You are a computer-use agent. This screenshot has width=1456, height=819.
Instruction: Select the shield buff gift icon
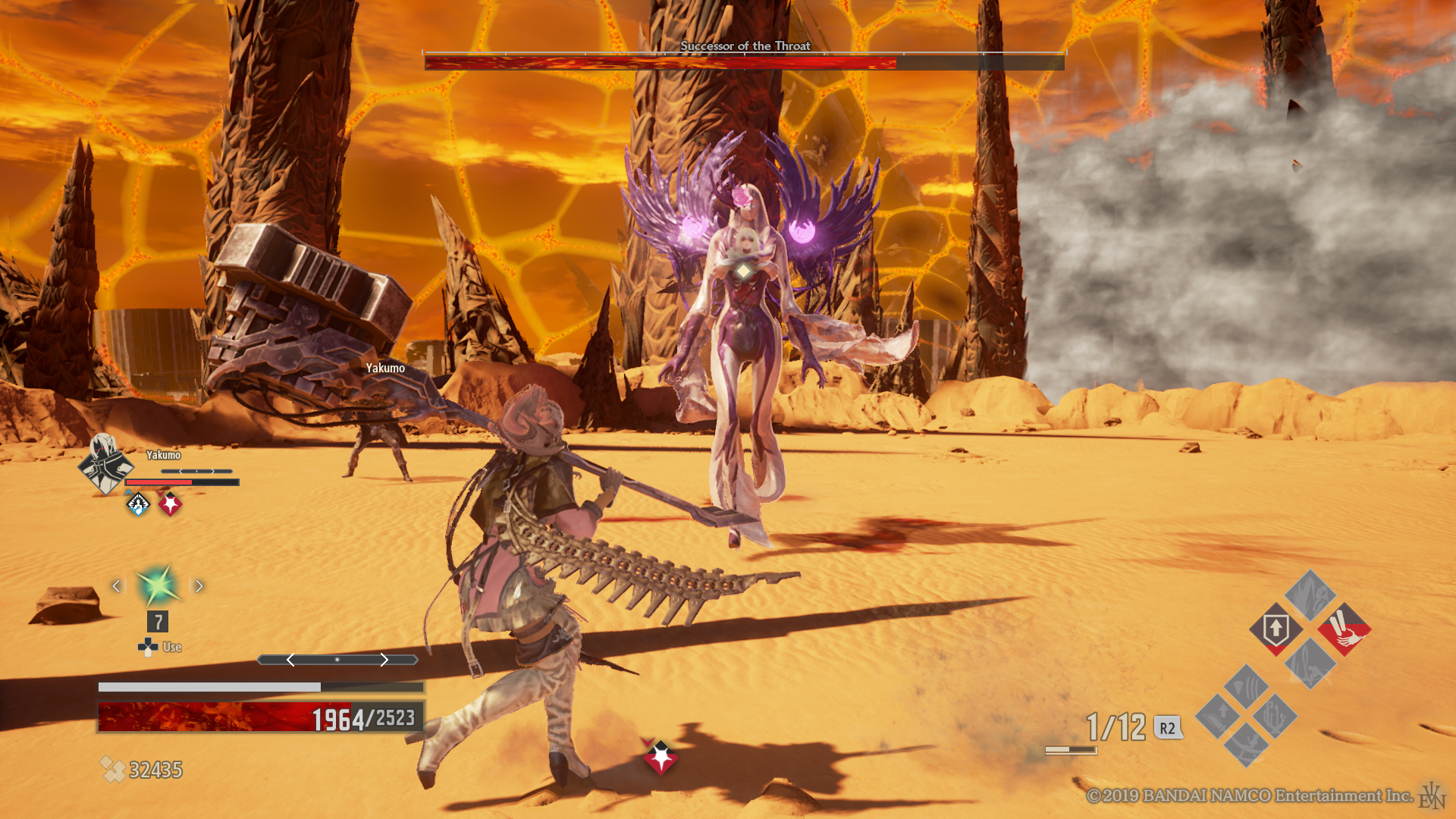coord(1276,629)
